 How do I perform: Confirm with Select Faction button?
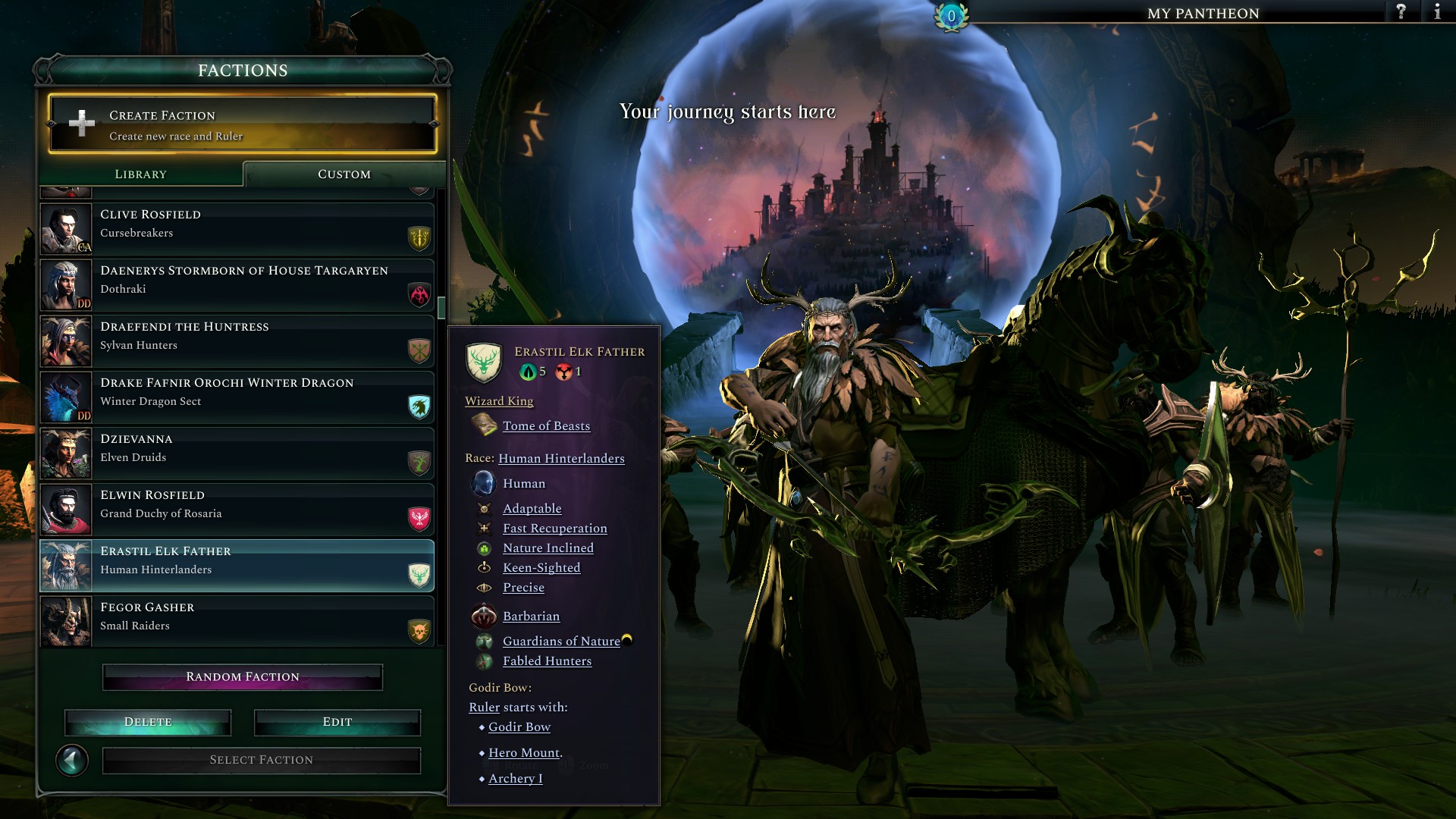[262, 760]
